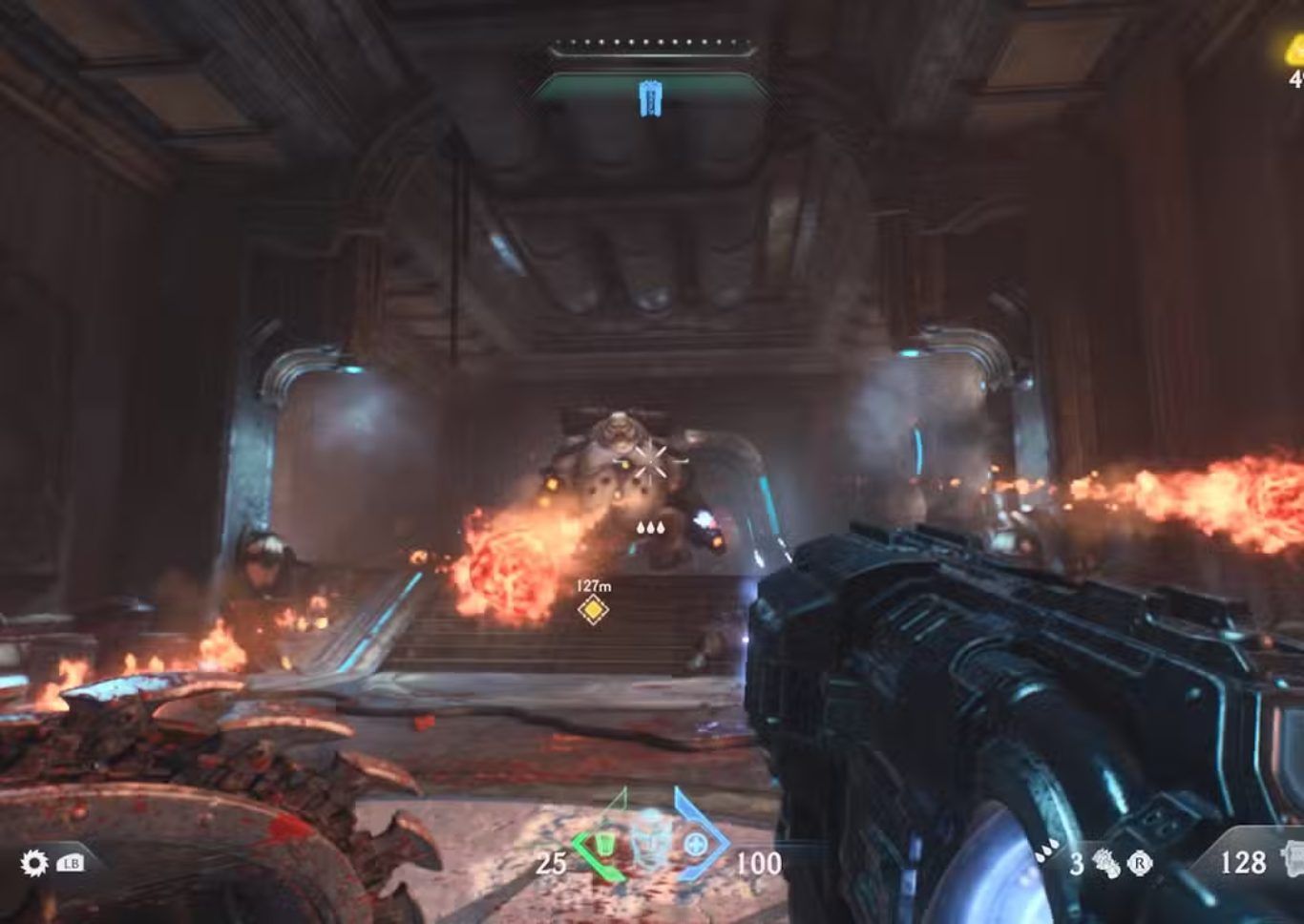Image resolution: width=1304 pixels, height=924 pixels.
Task: Select the shield saw icon
Action: [x=34, y=864]
